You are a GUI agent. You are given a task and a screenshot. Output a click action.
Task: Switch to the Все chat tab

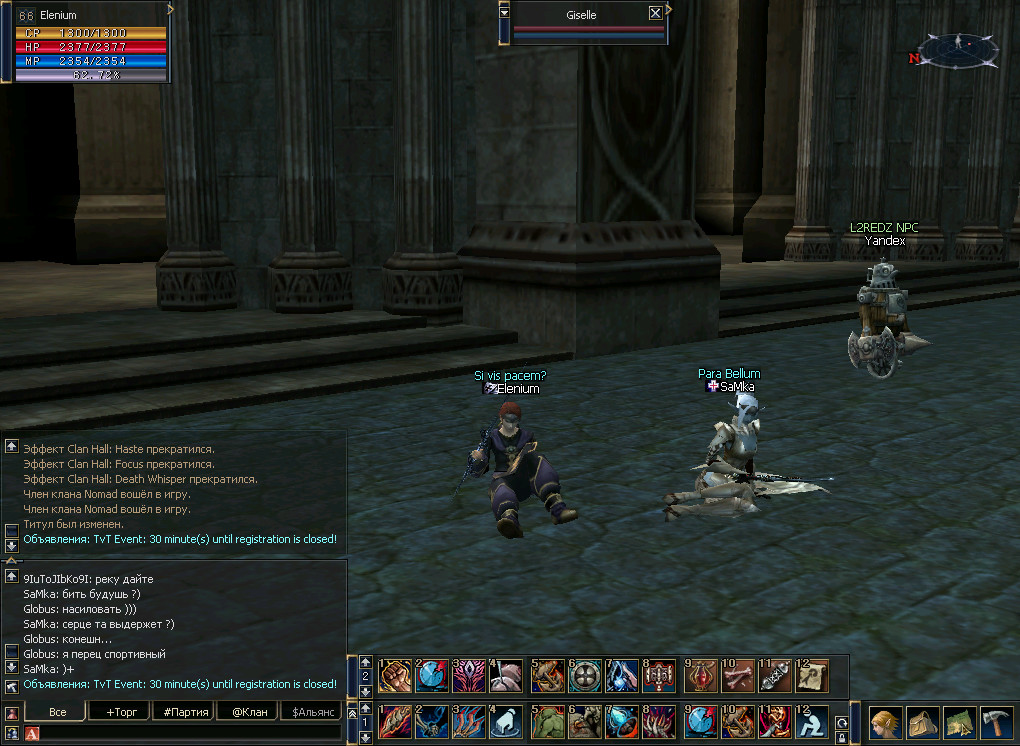[58, 712]
